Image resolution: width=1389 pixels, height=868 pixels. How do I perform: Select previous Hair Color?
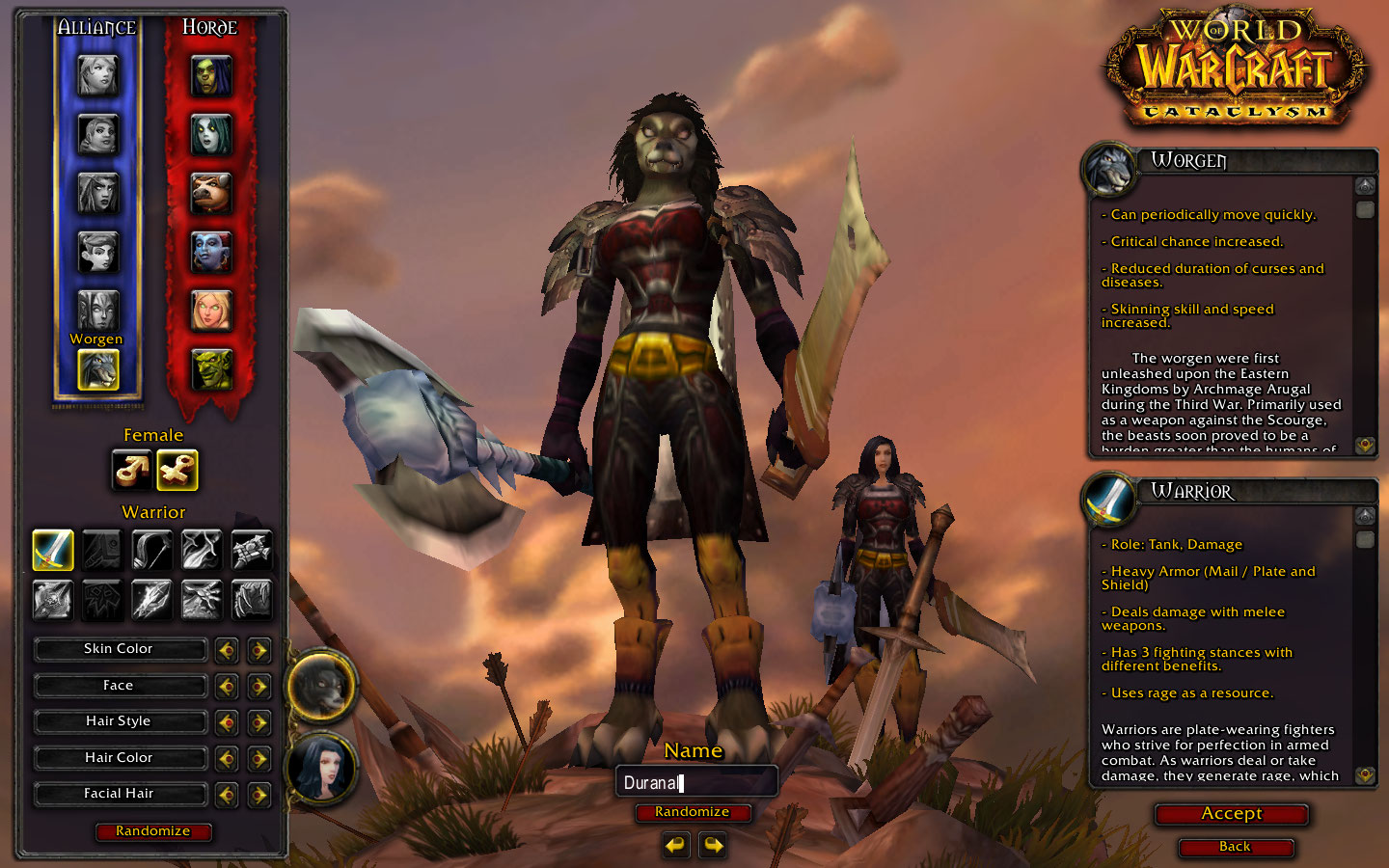click(x=227, y=759)
